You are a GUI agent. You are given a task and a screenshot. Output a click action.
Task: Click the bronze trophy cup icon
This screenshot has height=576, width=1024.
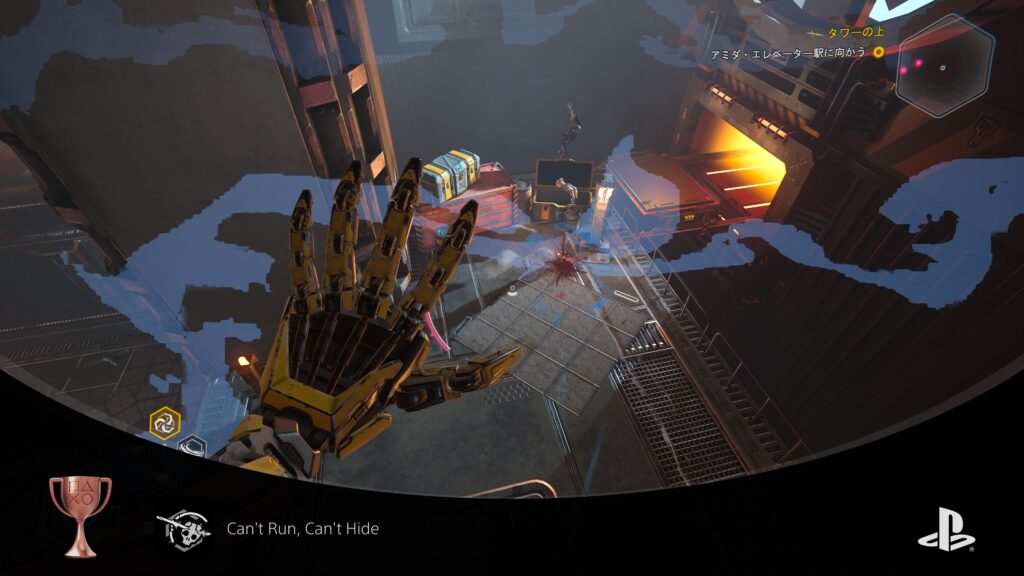[x=80, y=514]
